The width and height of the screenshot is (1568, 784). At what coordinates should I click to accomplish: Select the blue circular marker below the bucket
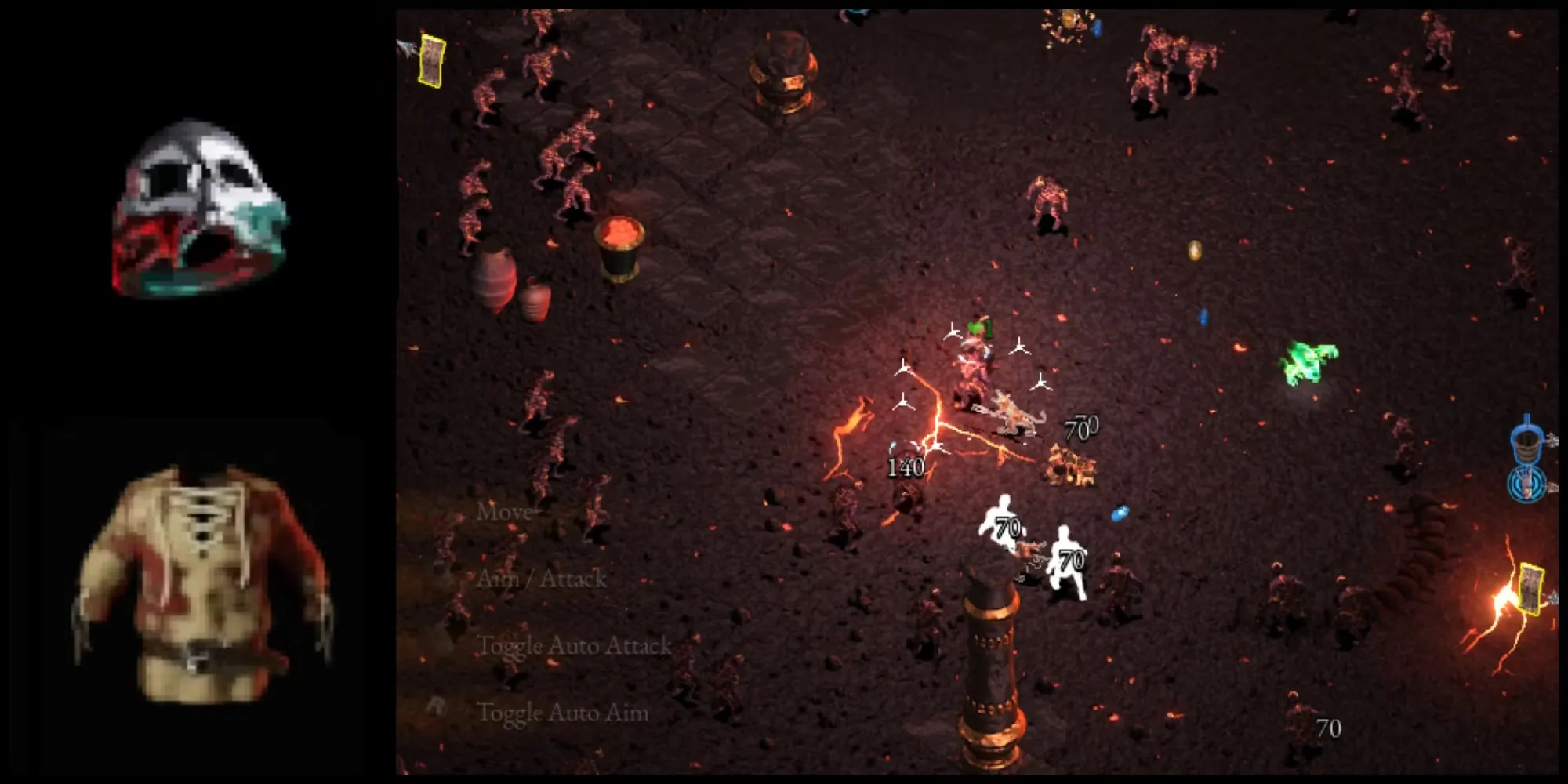tap(1526, 484)
